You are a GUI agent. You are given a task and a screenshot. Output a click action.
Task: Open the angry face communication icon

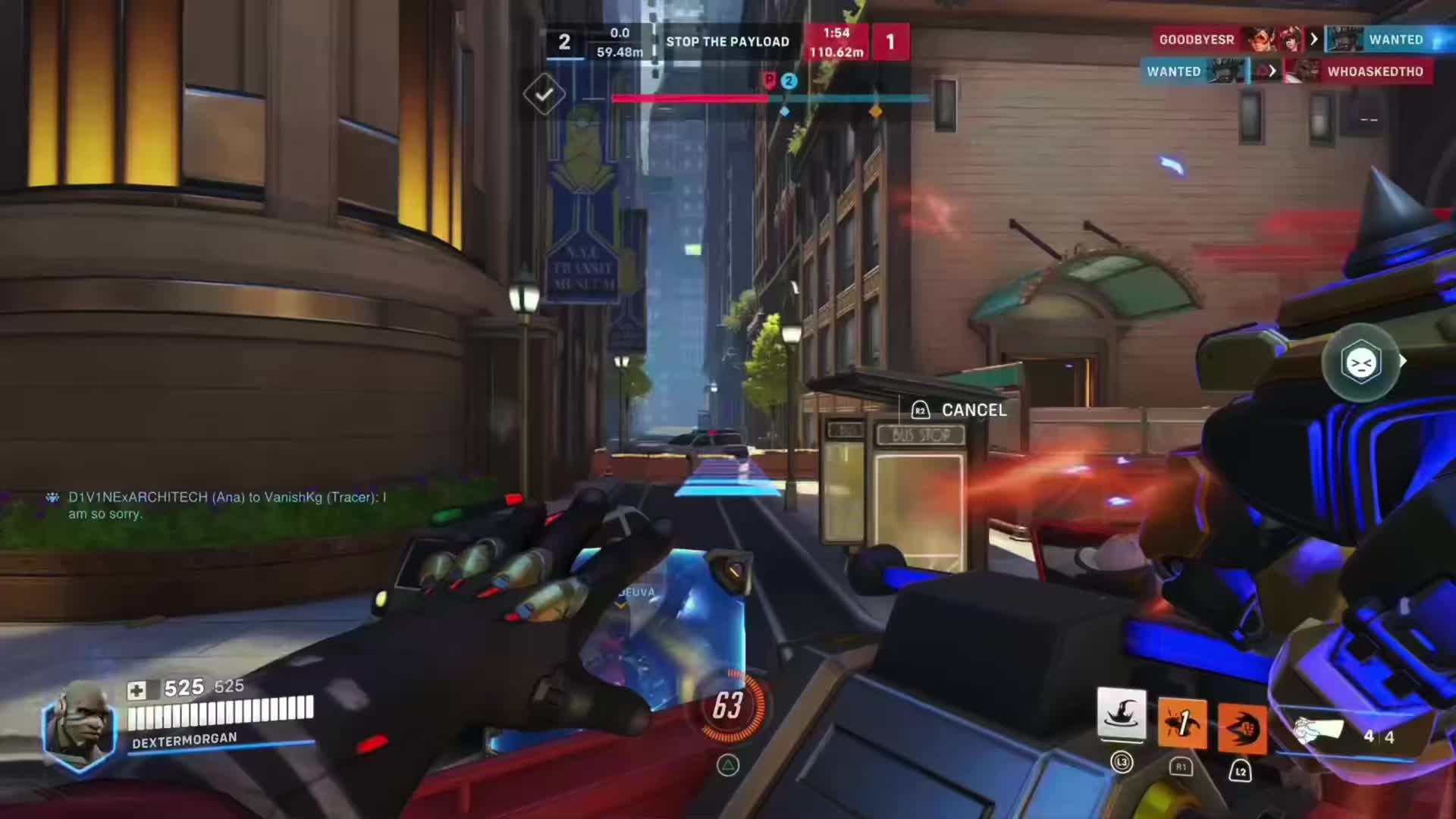1360,363
